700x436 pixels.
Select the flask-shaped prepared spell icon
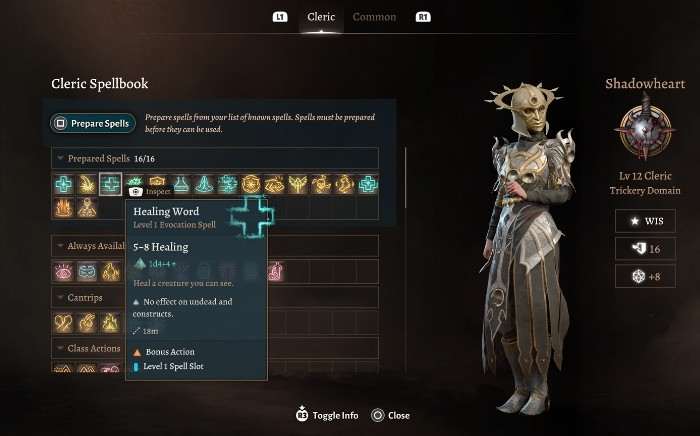(x=181, y=184)
